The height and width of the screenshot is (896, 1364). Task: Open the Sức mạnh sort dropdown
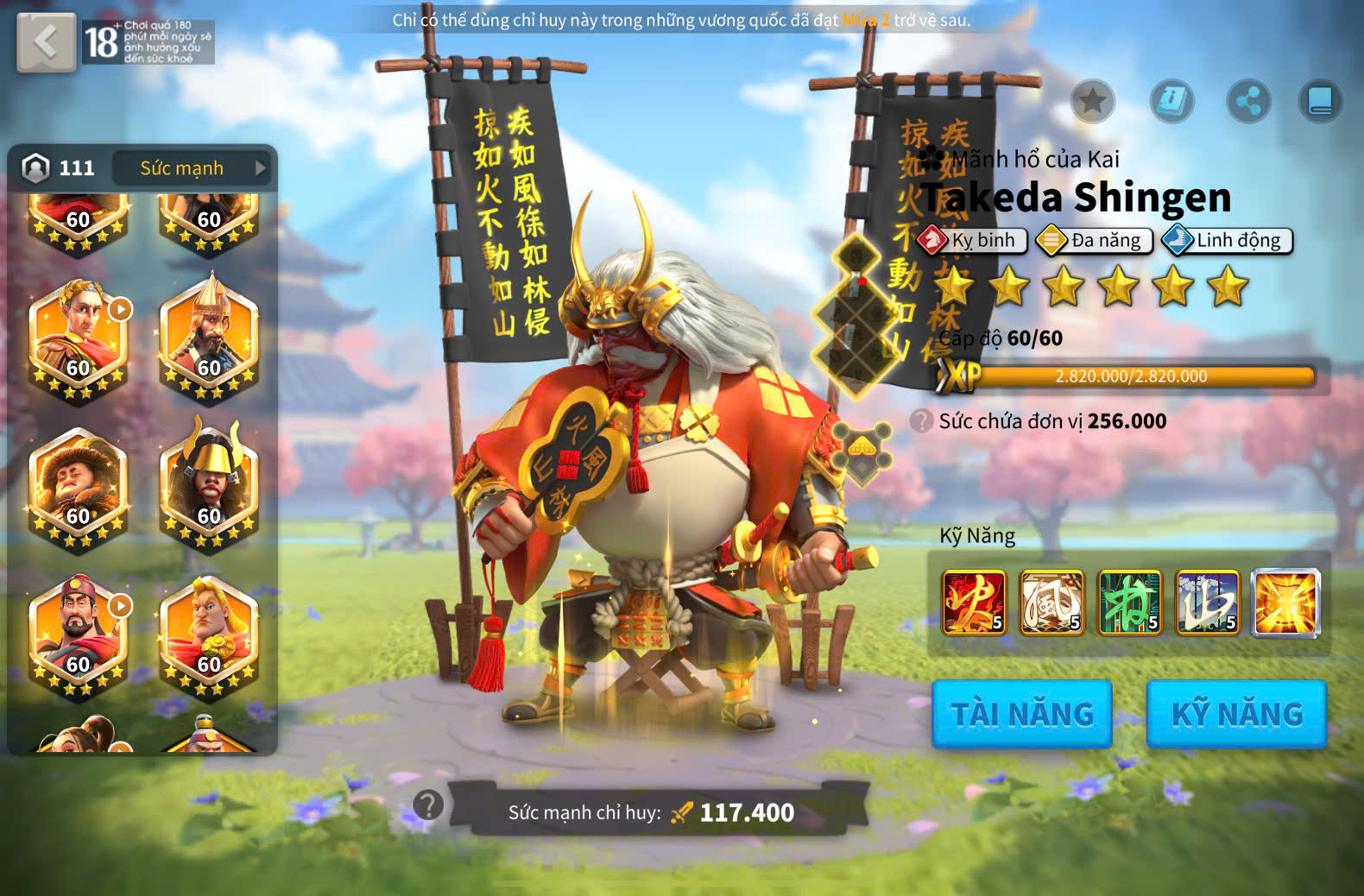tap(193, 168)
